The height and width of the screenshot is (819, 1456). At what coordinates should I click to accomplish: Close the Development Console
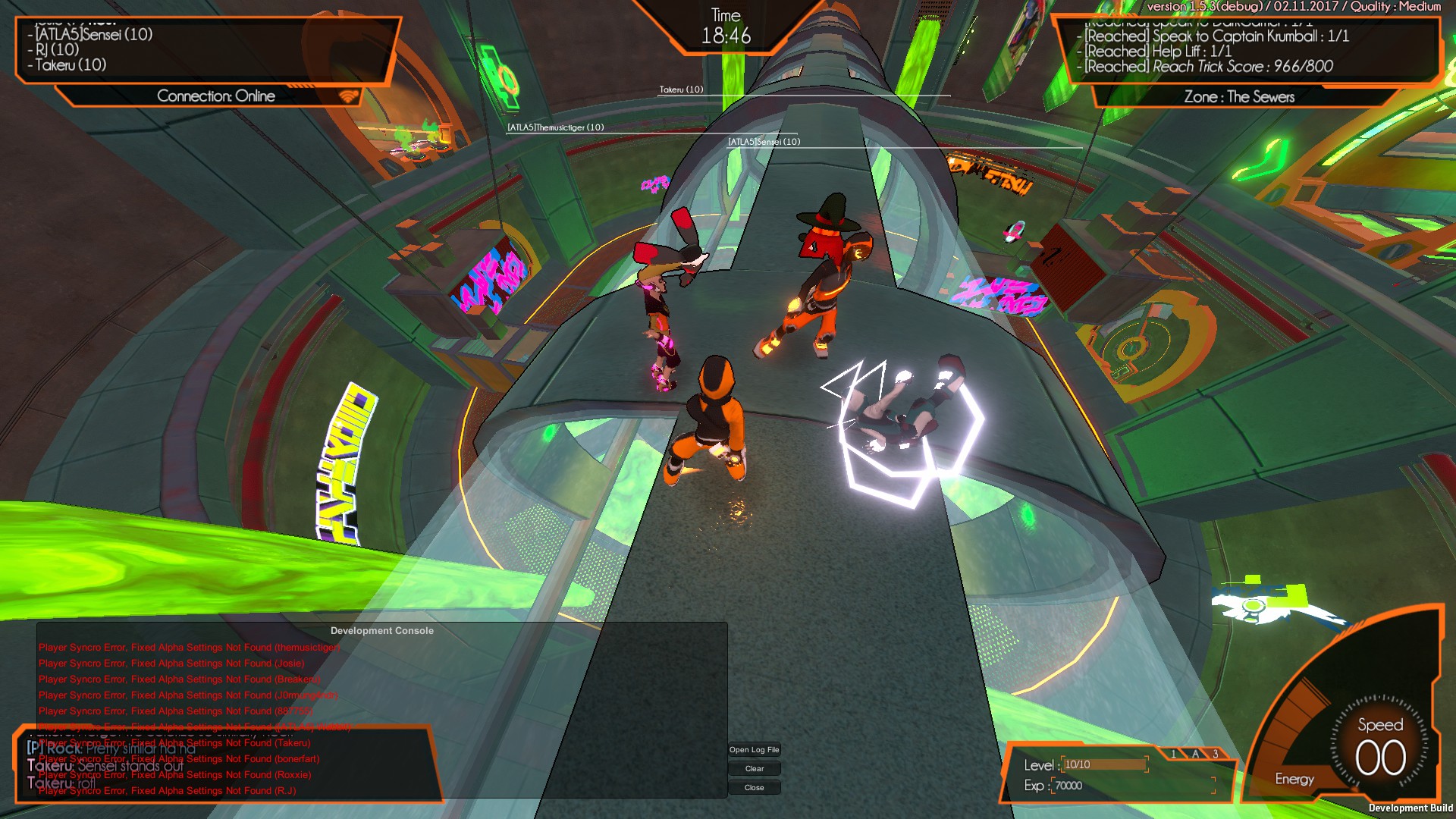(x=754, y=787)
